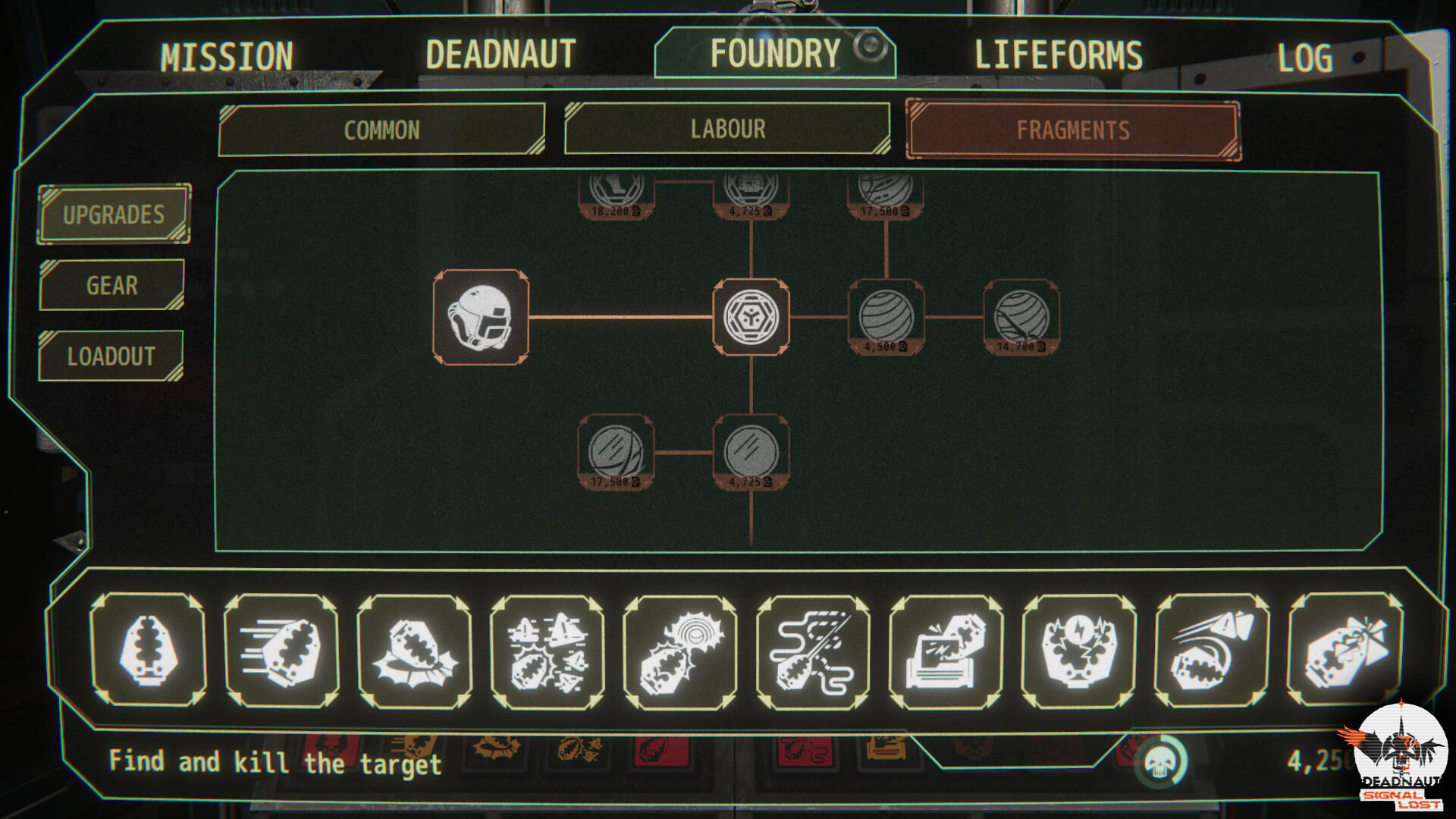
Task: Select the 4,500 cost sphere upgrade
Action: pyautogui.click(x=883, y=318)
